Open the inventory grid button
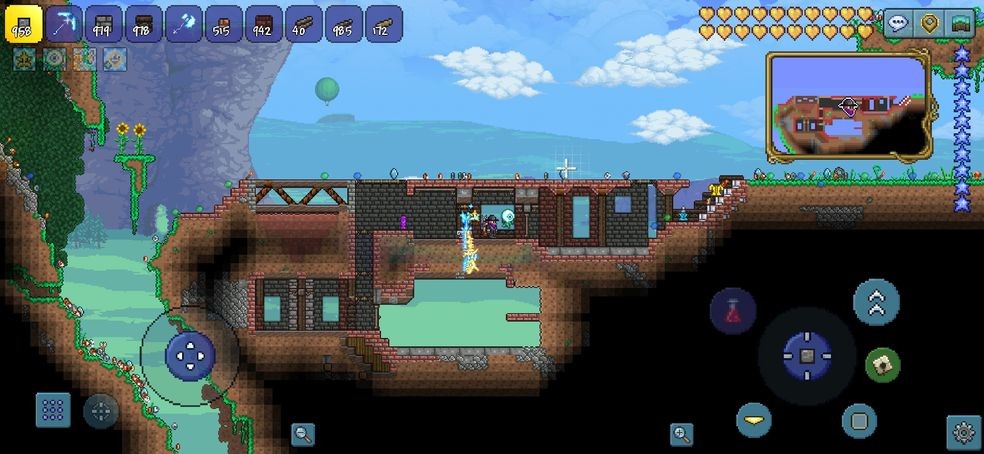Viewport: 984px width, 454px height. [x=53, y=409]
